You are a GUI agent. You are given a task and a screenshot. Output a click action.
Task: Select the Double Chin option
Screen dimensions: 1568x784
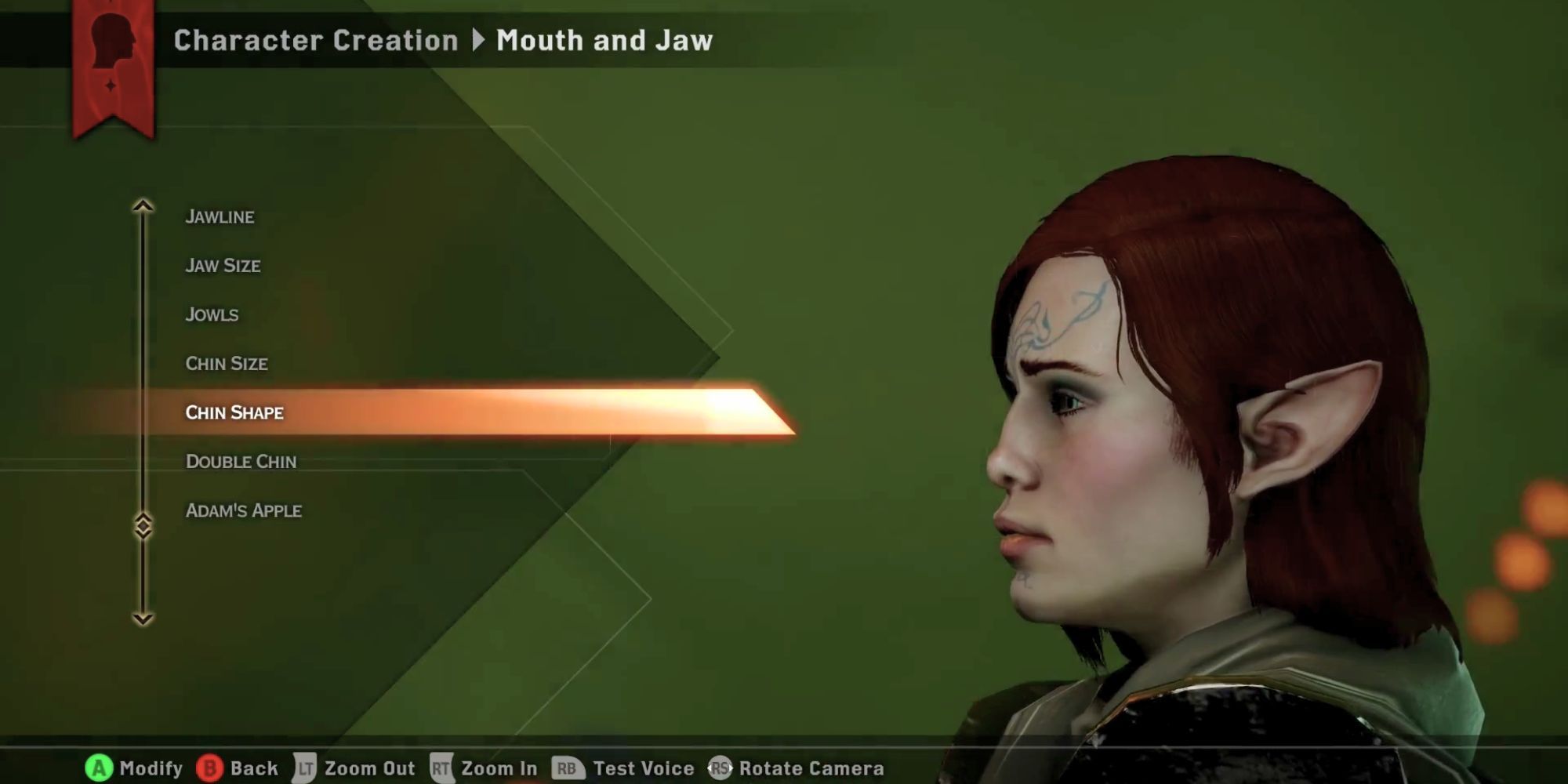click(241, 462)
